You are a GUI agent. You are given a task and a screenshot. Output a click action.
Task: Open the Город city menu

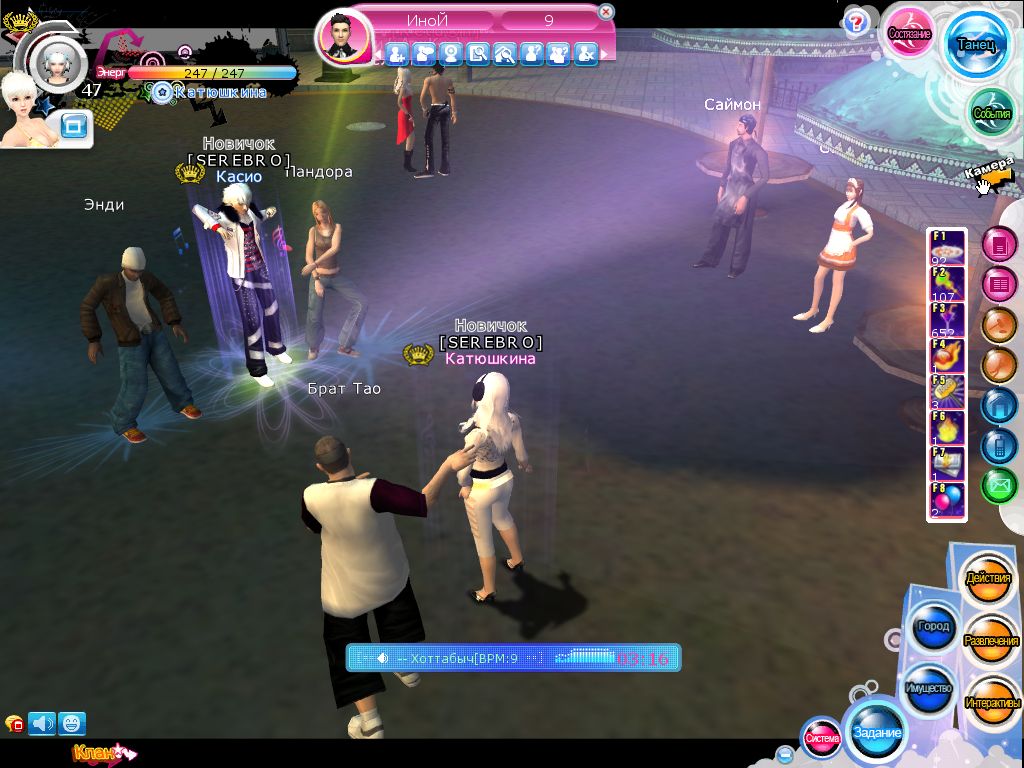(932, 626)
